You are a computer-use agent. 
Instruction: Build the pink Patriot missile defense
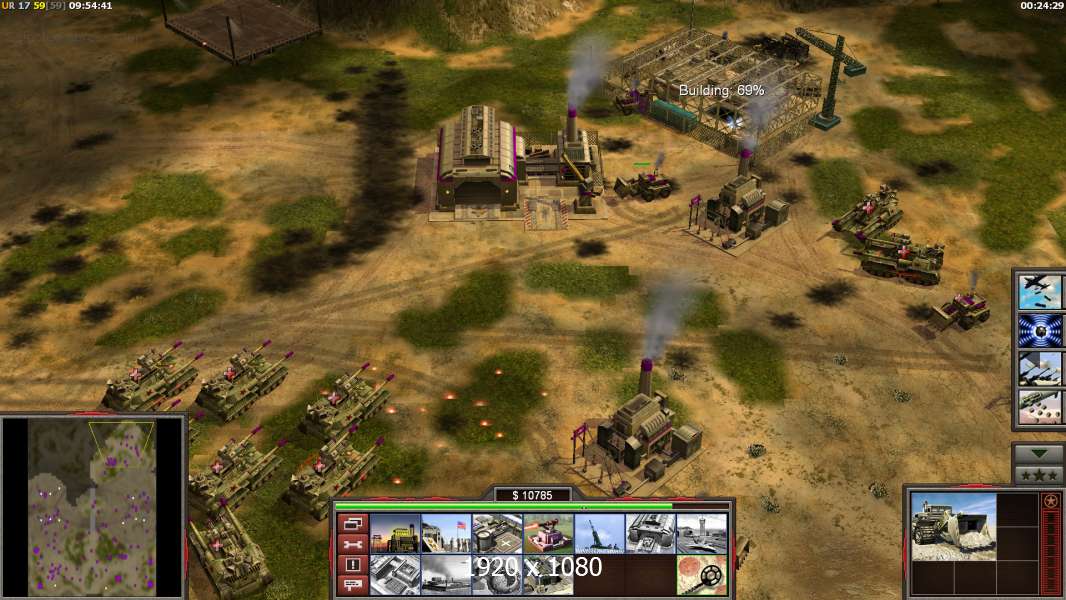pos(548,534)
